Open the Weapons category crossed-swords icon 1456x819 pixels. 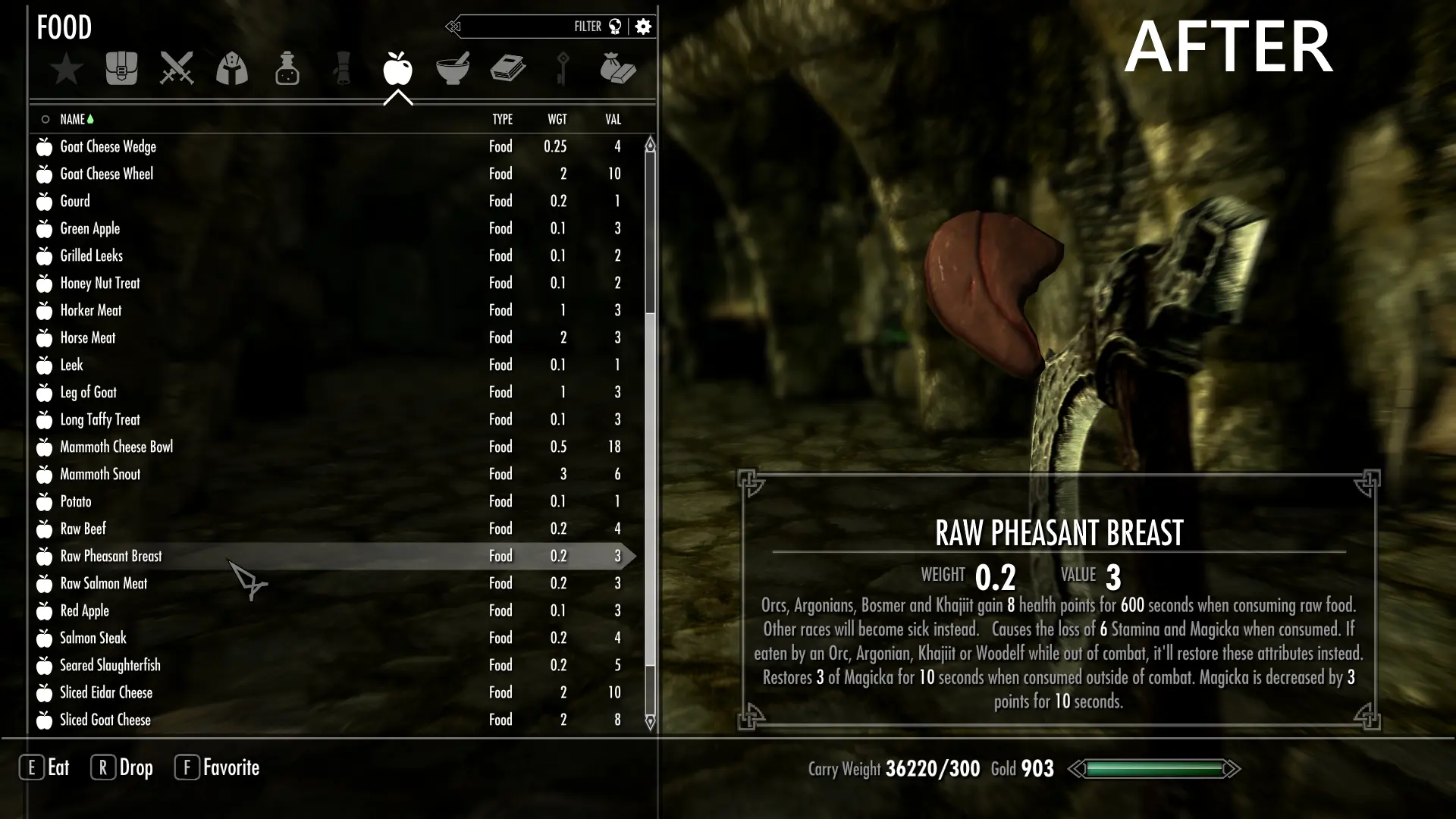pos(176,68)
